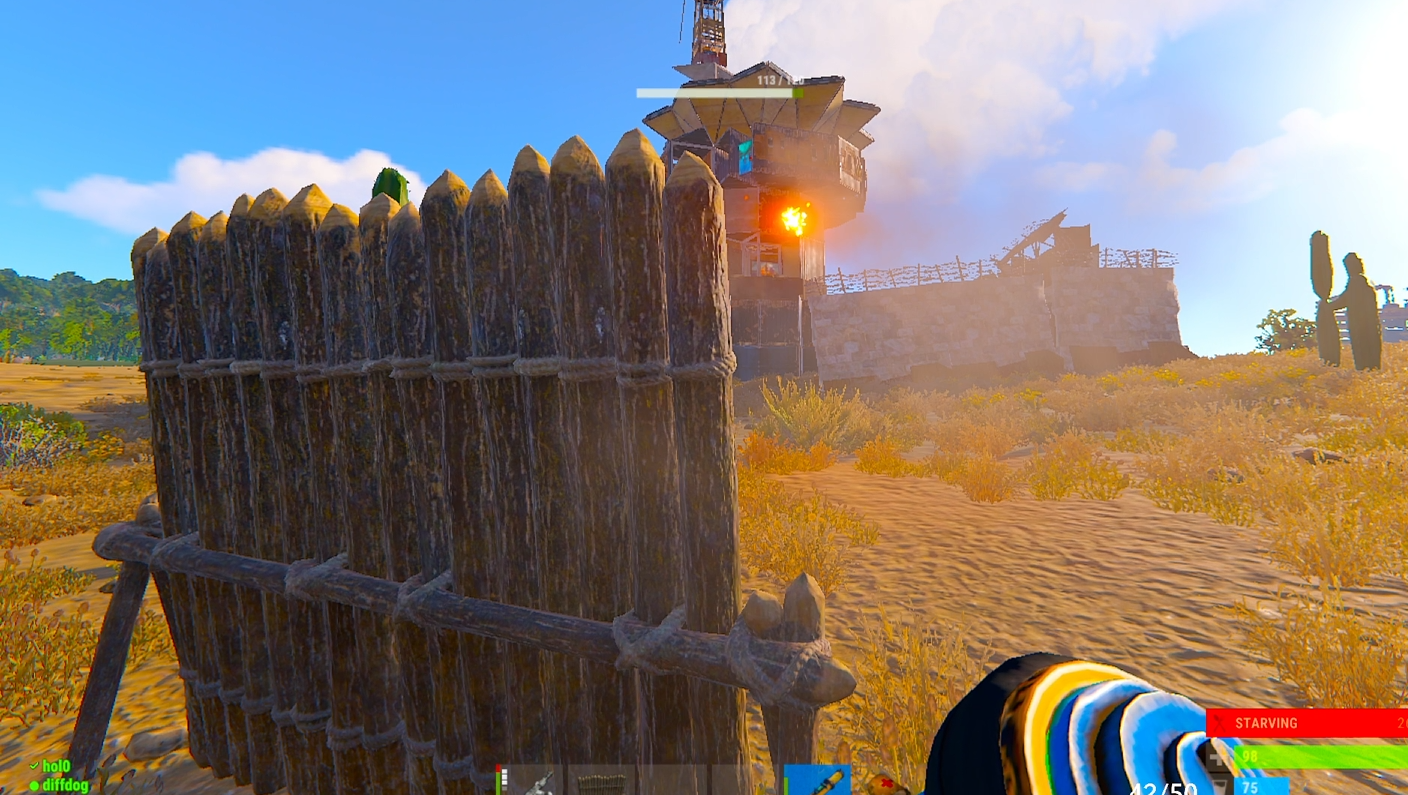Click the 113/120 health bar above the tower
Screen dimensions: 1408x795
[719, 89]
